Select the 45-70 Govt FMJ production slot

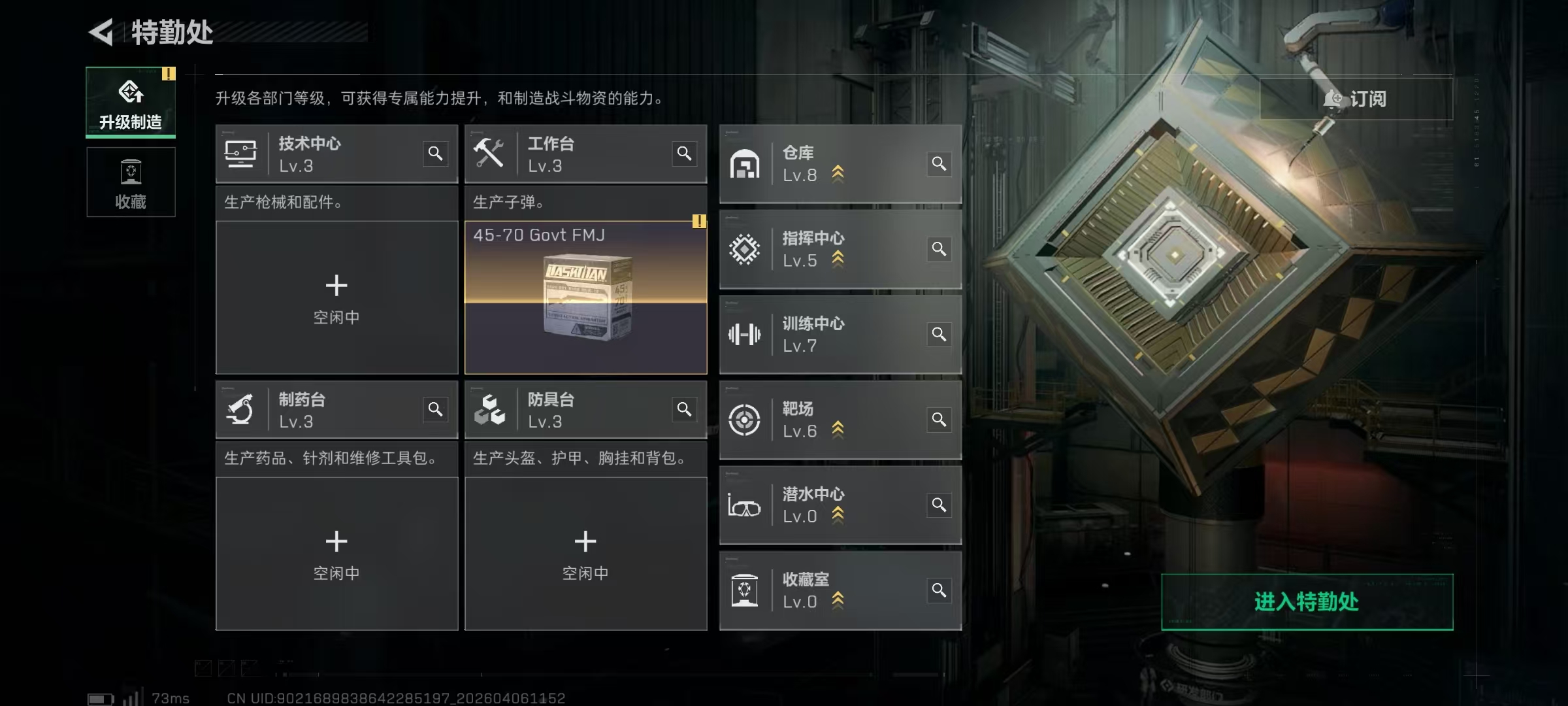point(585,297)
